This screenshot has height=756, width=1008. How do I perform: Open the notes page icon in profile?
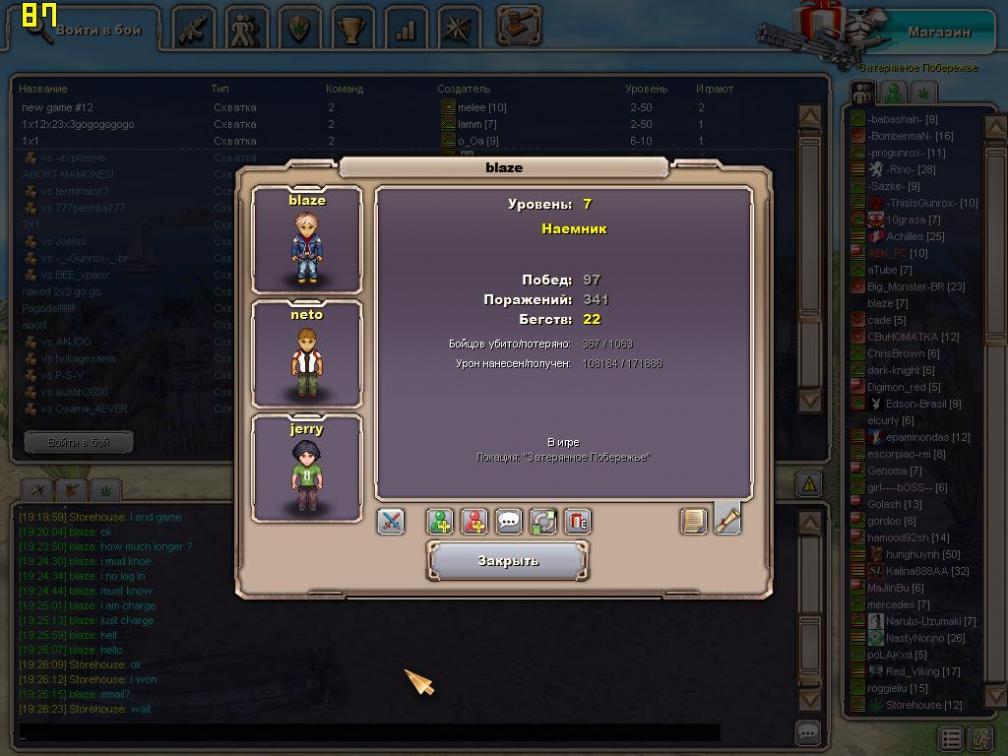(693, 521)
